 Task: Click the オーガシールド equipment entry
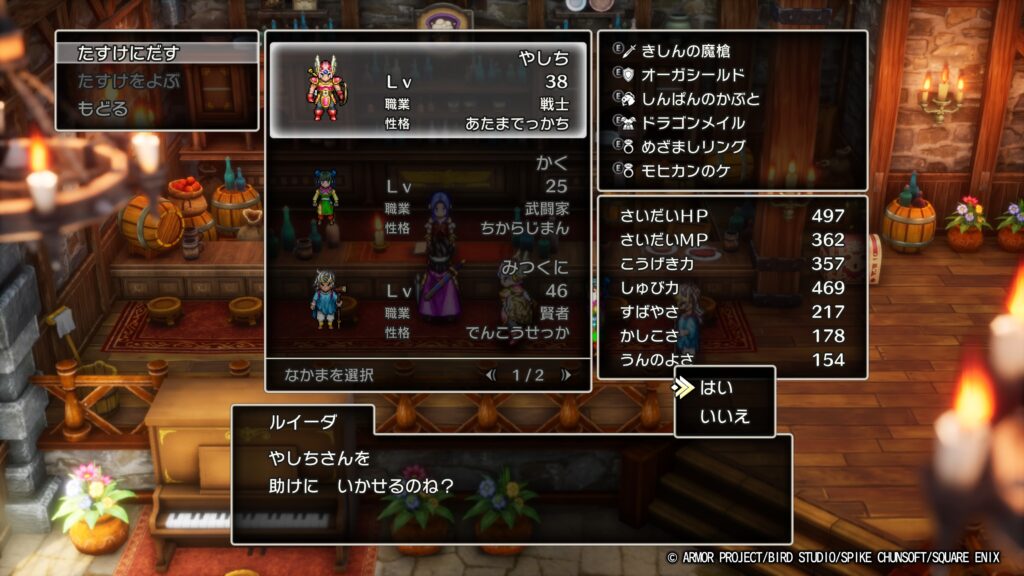pos(692,74)
